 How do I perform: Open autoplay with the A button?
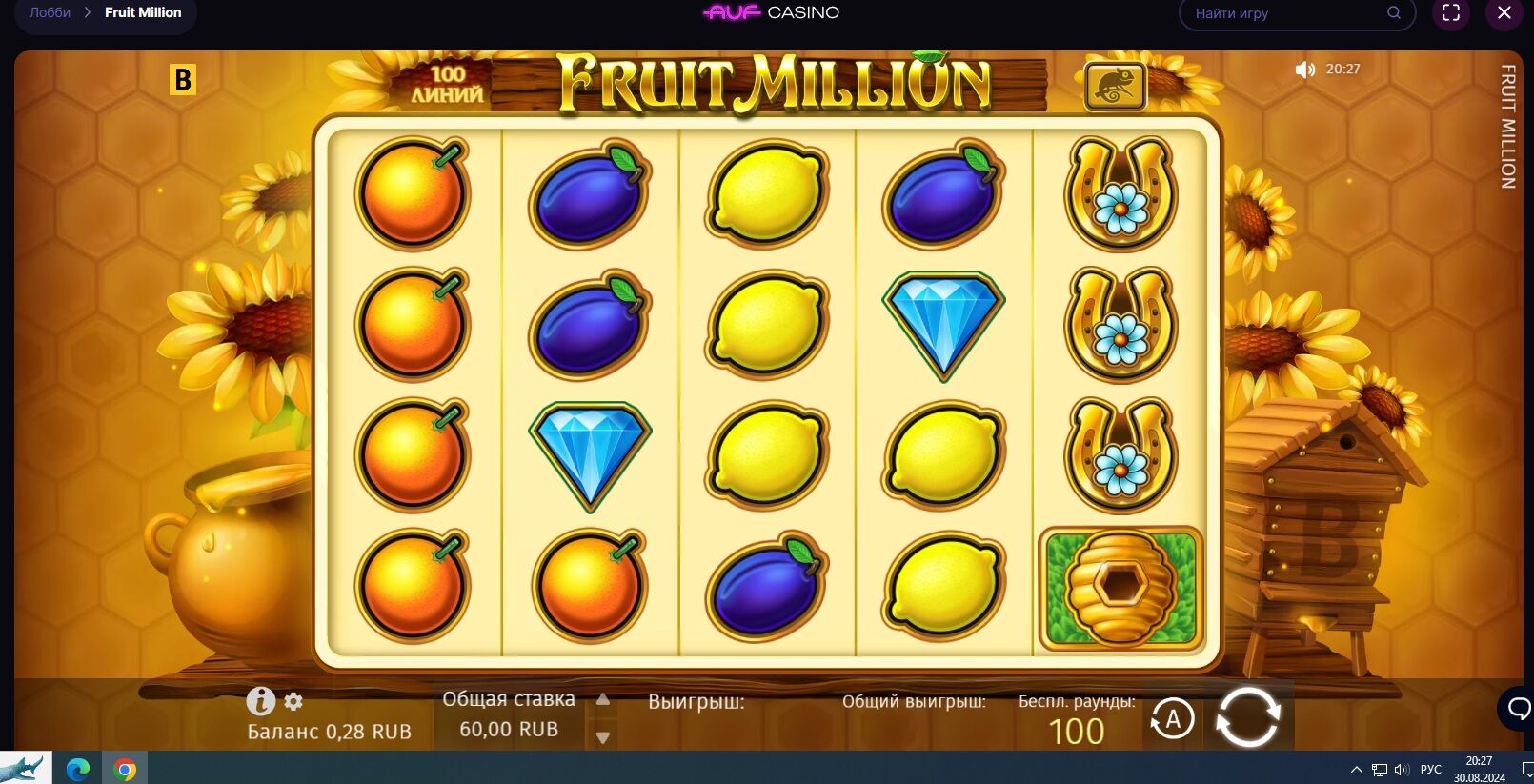pos(1172,719)
